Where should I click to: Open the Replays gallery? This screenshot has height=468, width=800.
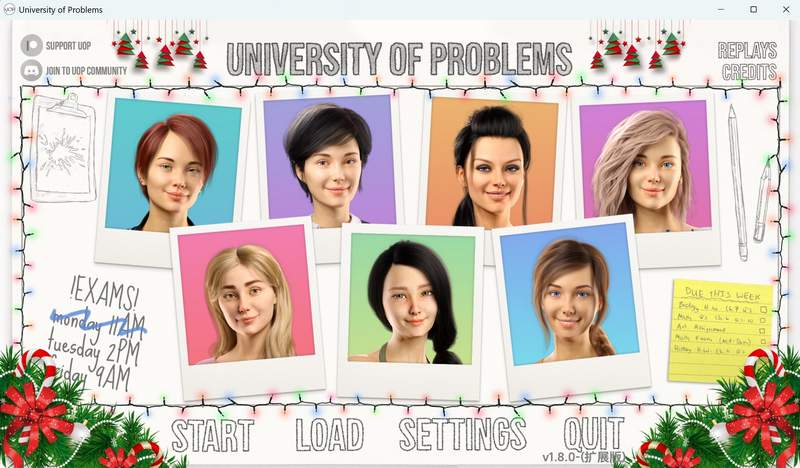tap(747, 51)
